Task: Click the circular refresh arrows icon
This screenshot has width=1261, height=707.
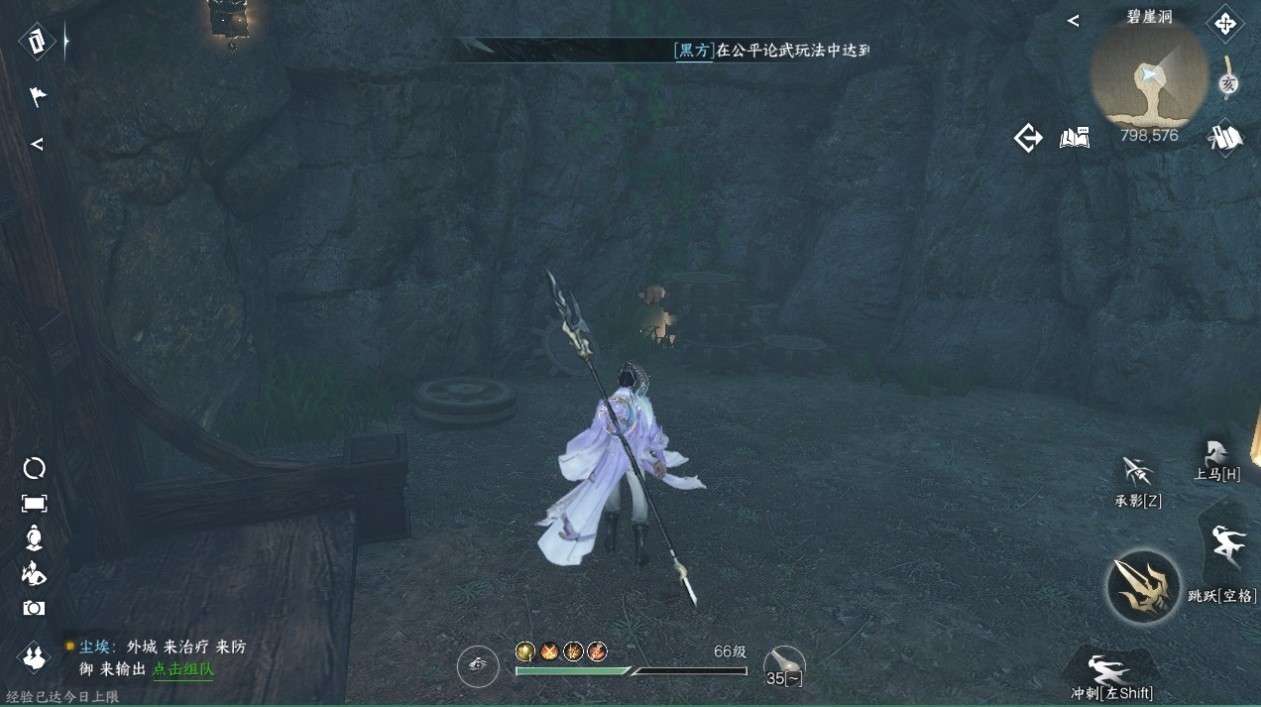Action: pyautogui.click(x=34, y=468)
